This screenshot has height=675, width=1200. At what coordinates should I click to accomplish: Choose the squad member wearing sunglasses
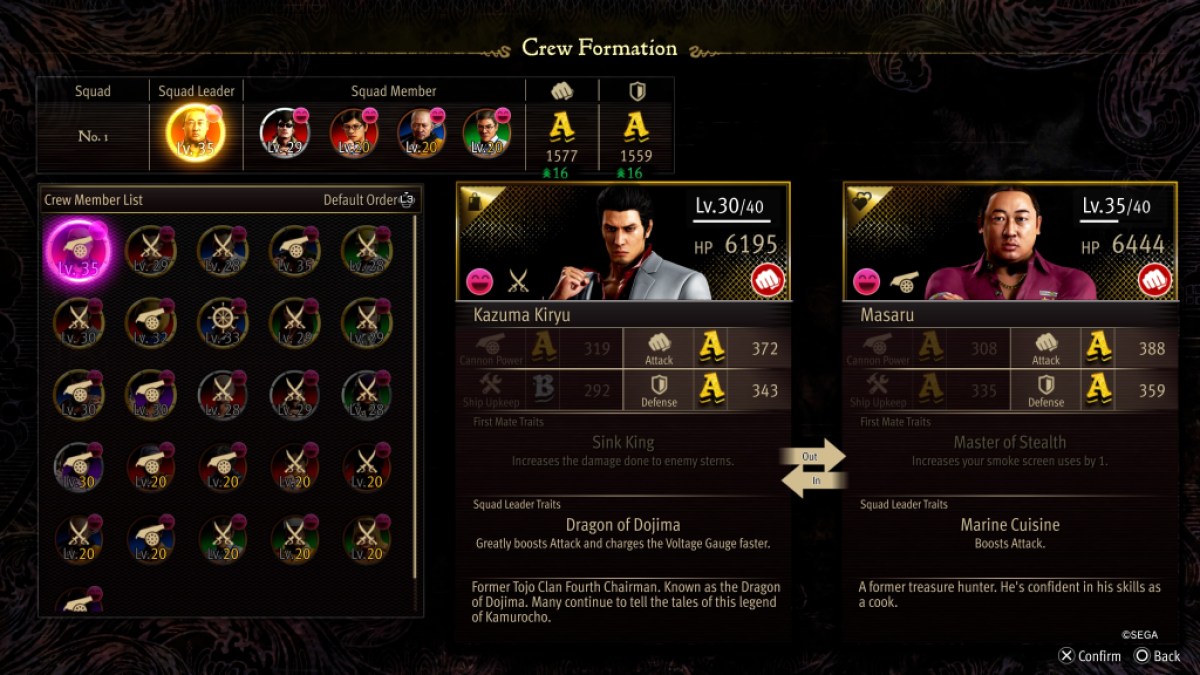point(284,133)
